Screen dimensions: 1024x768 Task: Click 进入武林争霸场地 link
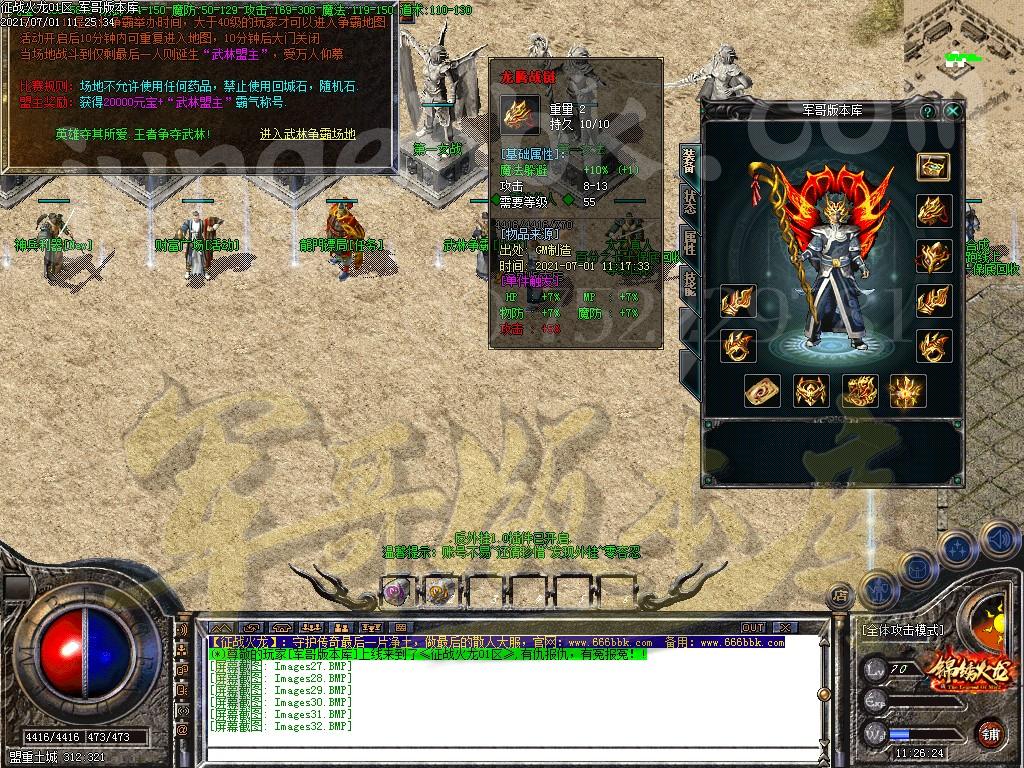[x=307, y=133]
